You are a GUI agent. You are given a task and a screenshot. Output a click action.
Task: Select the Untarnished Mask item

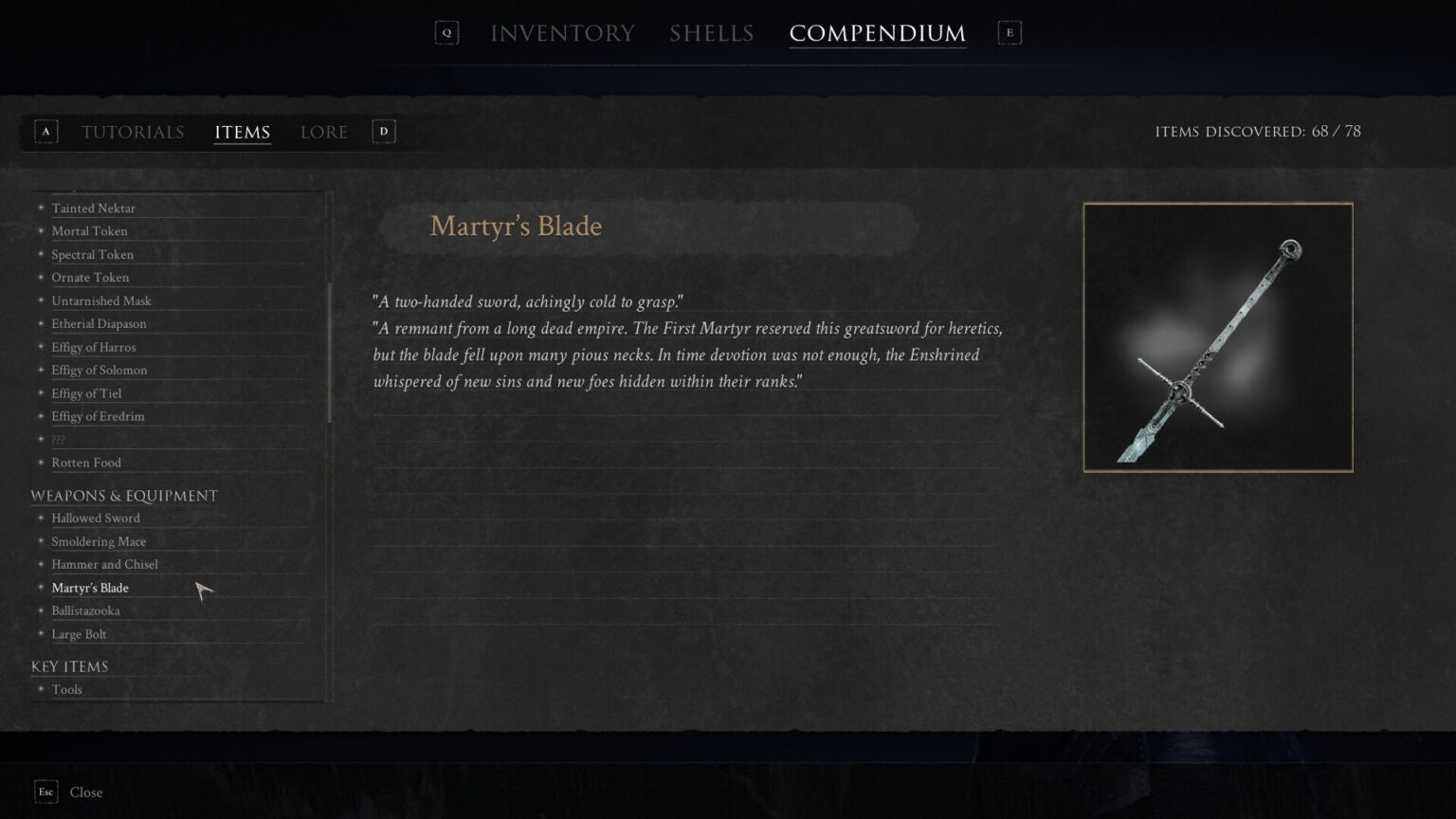pos(101,300)
